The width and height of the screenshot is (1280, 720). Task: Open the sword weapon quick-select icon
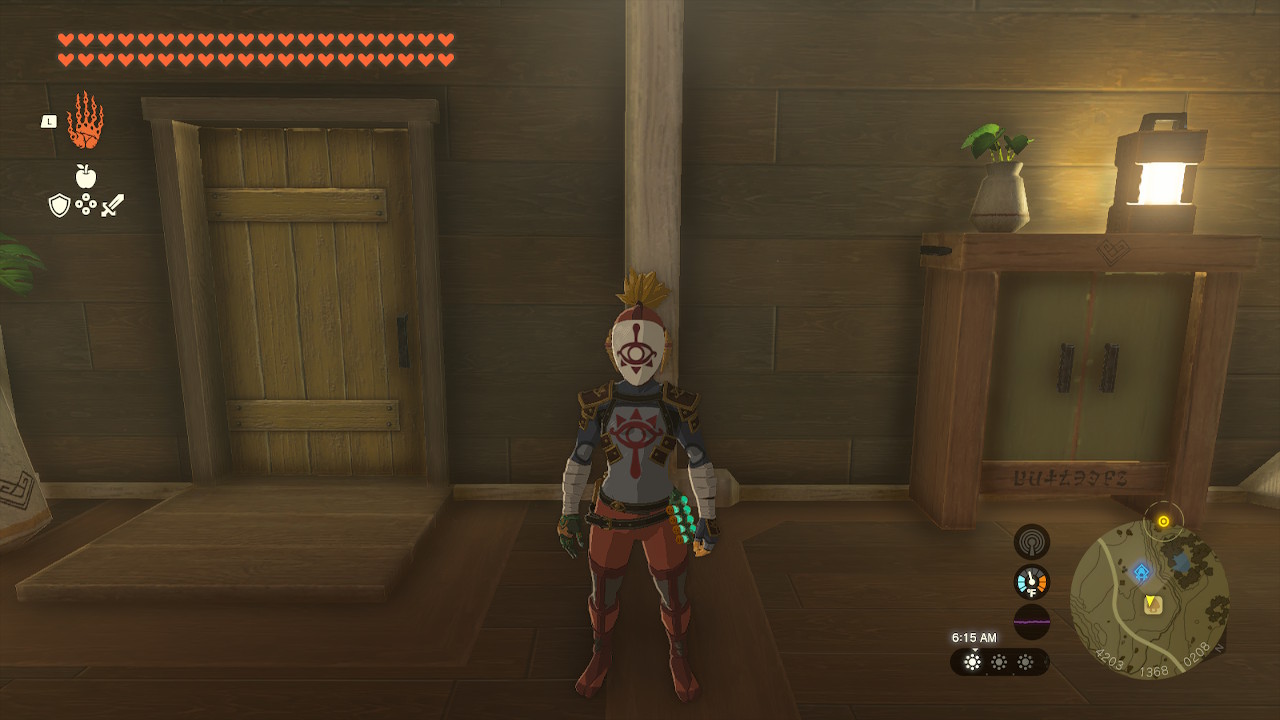[x=112, y=205]
